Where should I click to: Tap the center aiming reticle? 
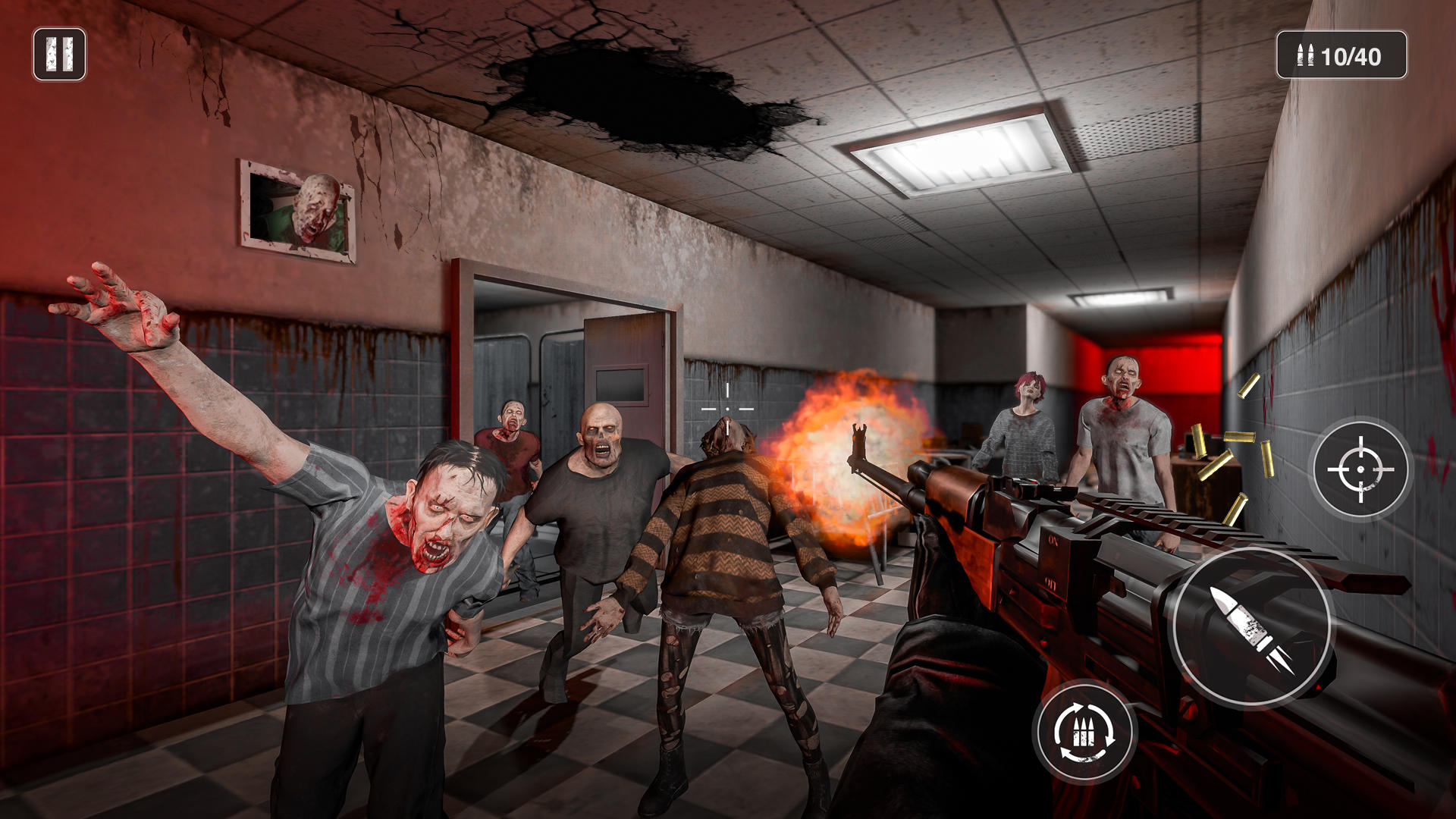tap(729, 407)
